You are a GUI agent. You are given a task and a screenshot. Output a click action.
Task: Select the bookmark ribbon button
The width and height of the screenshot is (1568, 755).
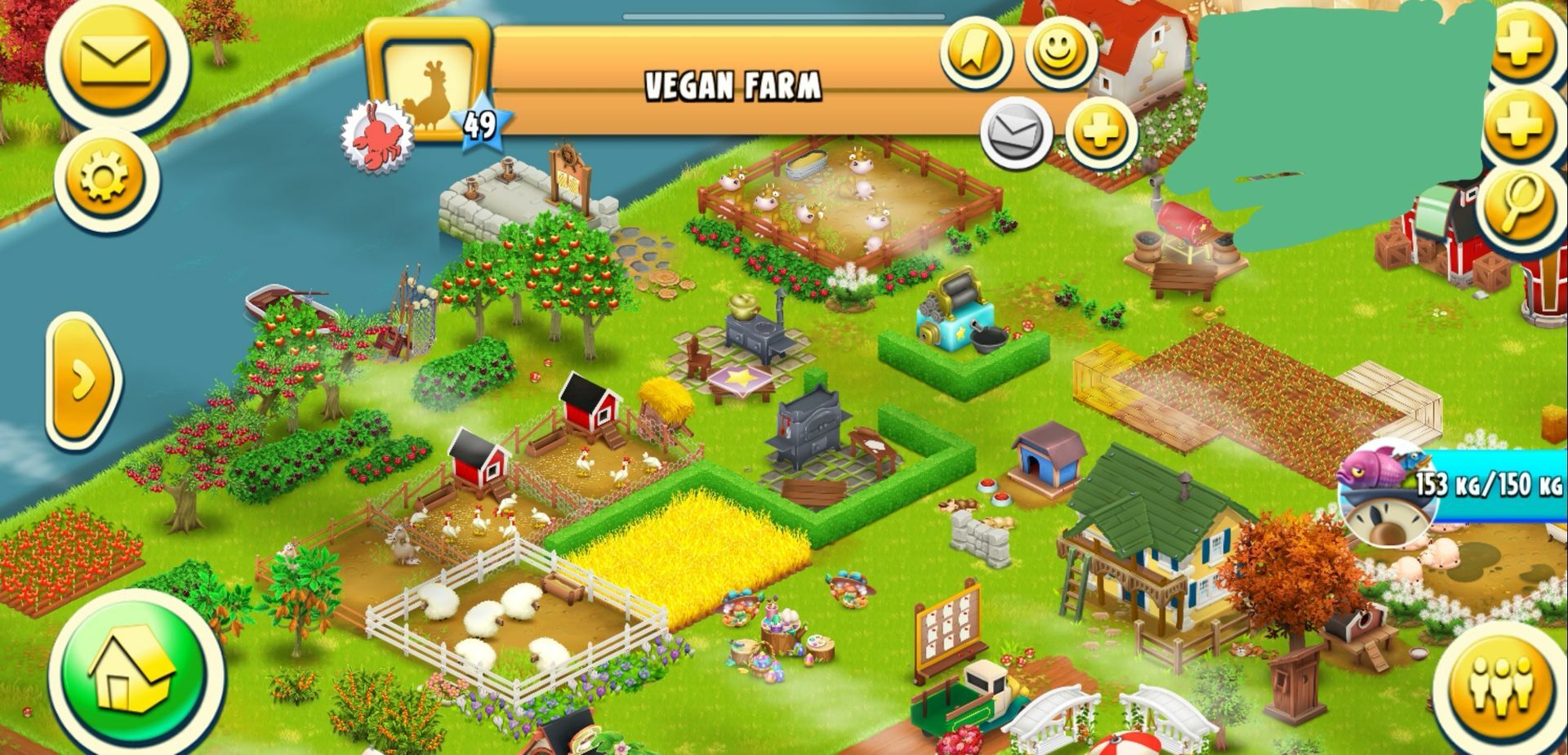pos(976,53)
